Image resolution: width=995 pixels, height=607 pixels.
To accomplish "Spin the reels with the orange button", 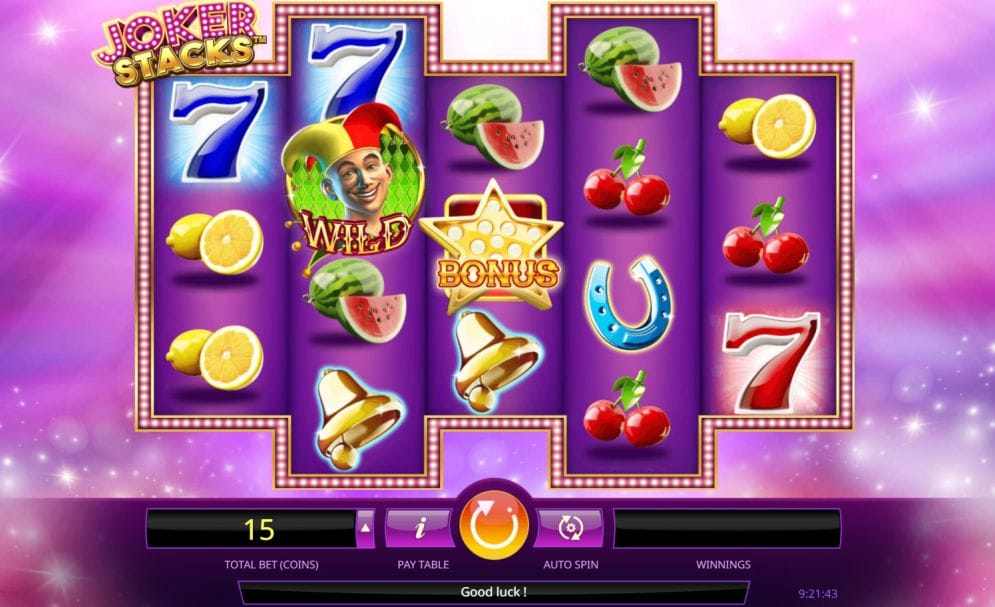I will (493, 527).
